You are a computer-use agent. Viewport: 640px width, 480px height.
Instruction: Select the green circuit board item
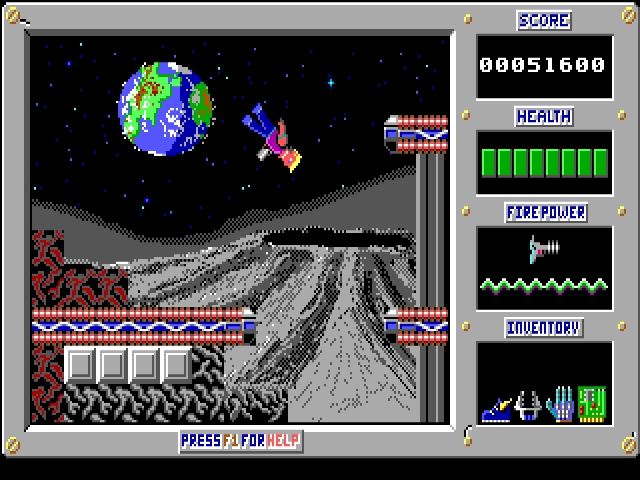coord(593,402)
